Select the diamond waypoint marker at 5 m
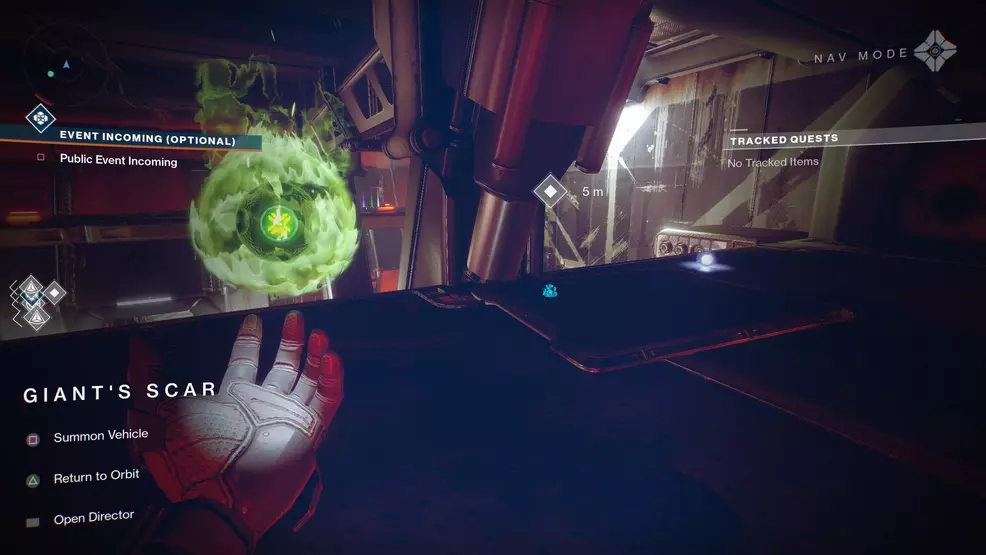Viewport: 986px width, 555px height. tap(550, 190)
